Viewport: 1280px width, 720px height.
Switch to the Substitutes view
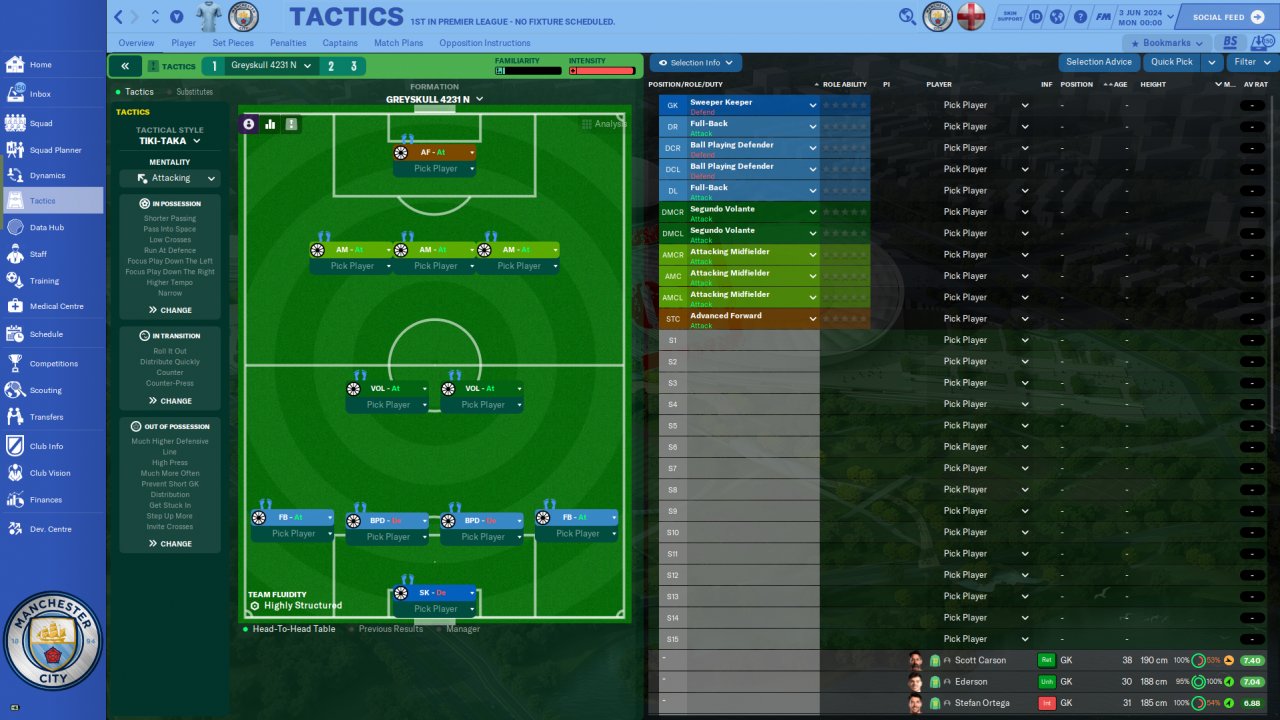tap(194, 92)
